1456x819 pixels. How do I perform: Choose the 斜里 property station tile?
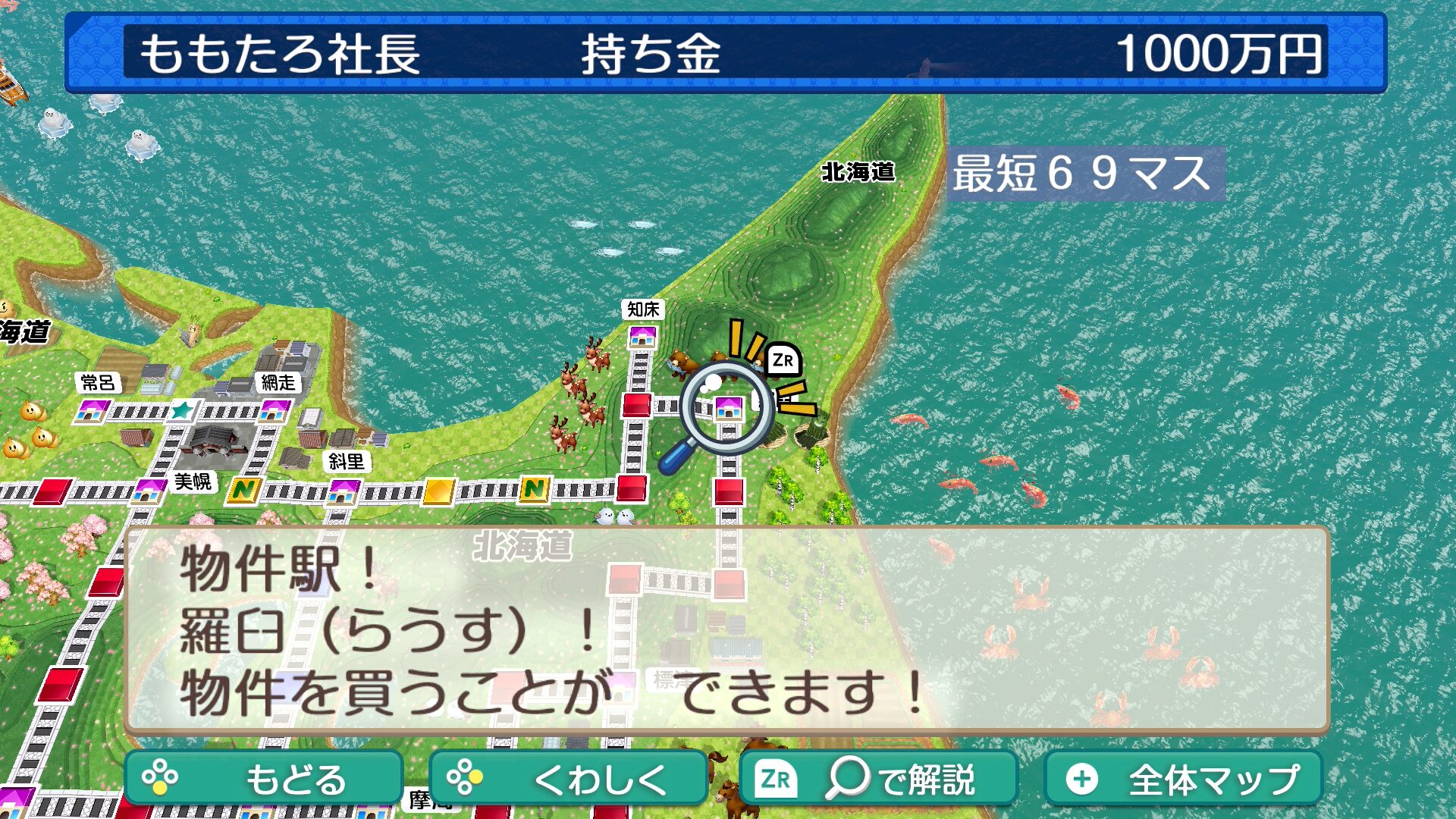343,491
